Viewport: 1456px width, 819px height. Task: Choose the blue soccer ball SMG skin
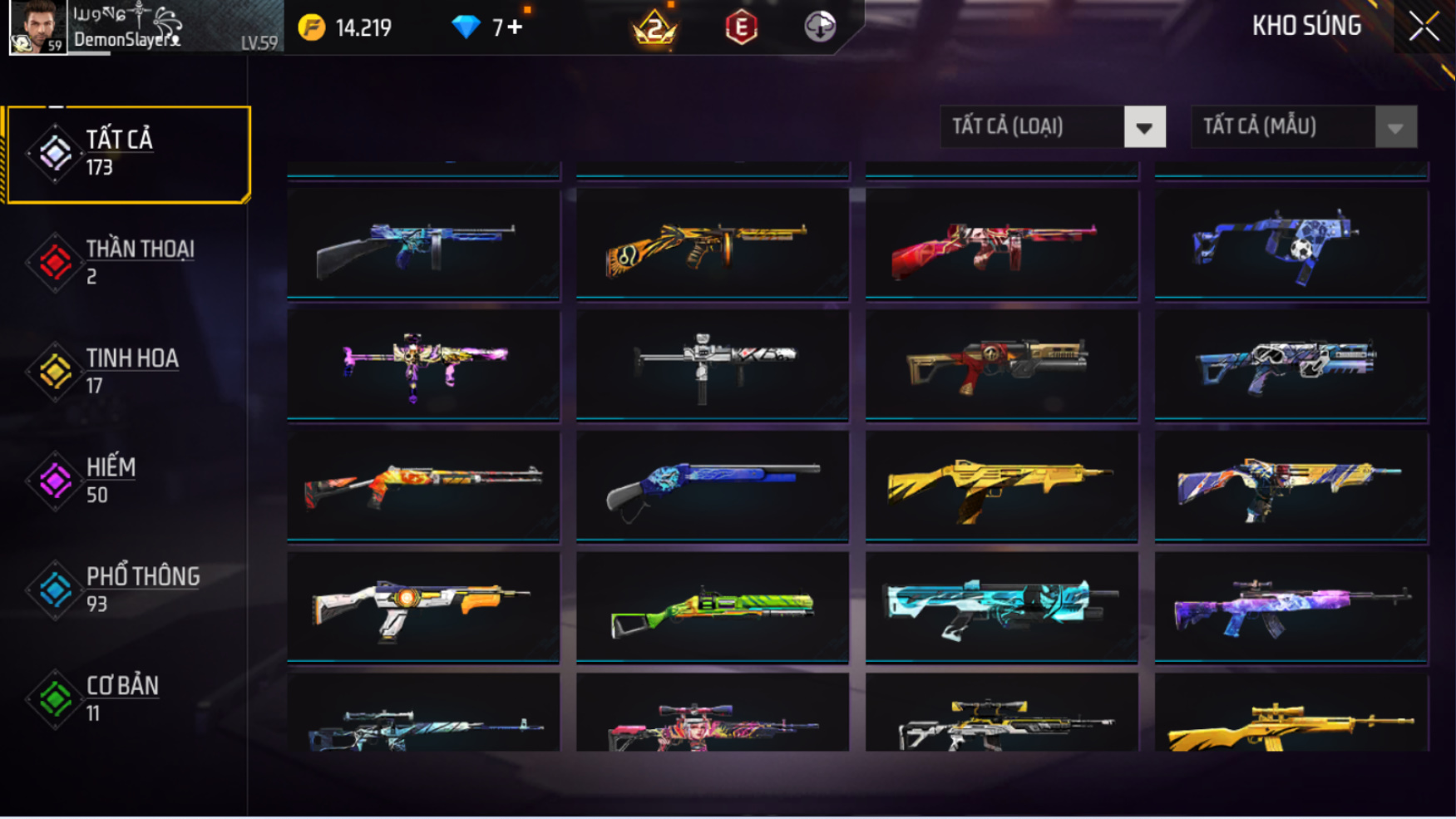pyautogui.click(x=1291, y=243)
